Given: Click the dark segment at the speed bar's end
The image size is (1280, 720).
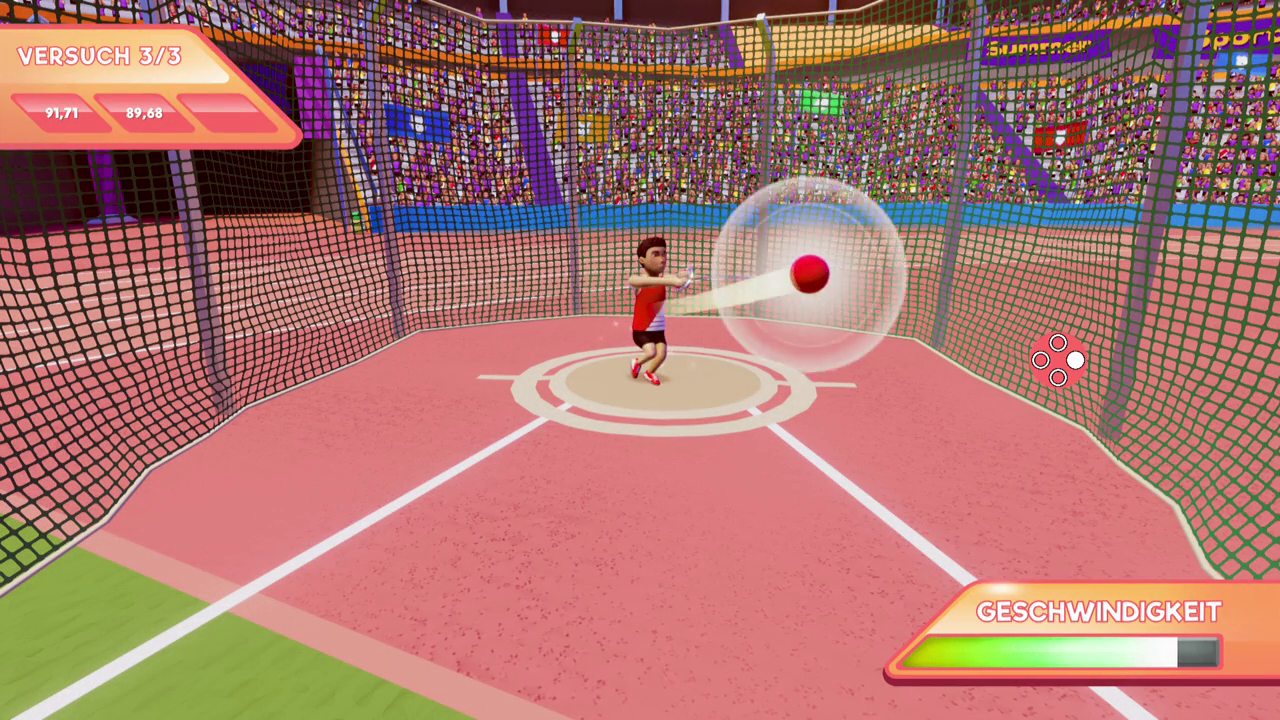Looking at the screenshot, I should tap(1198, 652).
